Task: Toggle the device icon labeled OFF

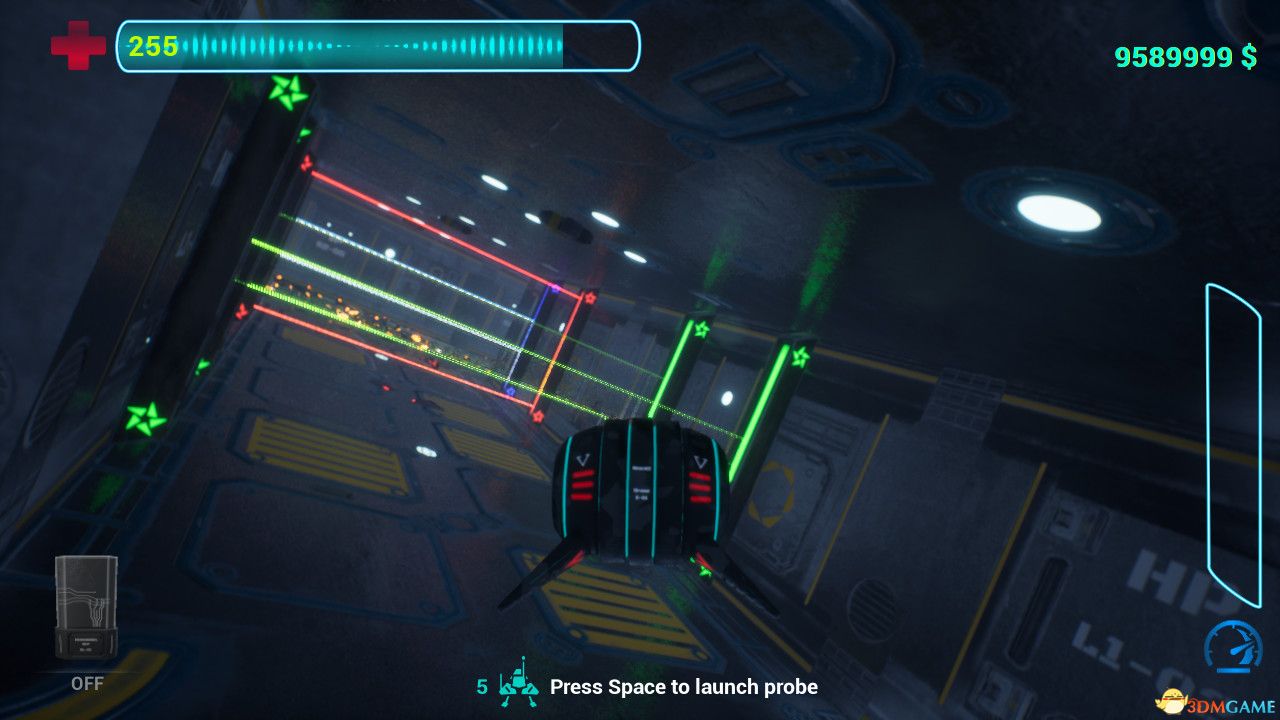Action: pos(86,607)
